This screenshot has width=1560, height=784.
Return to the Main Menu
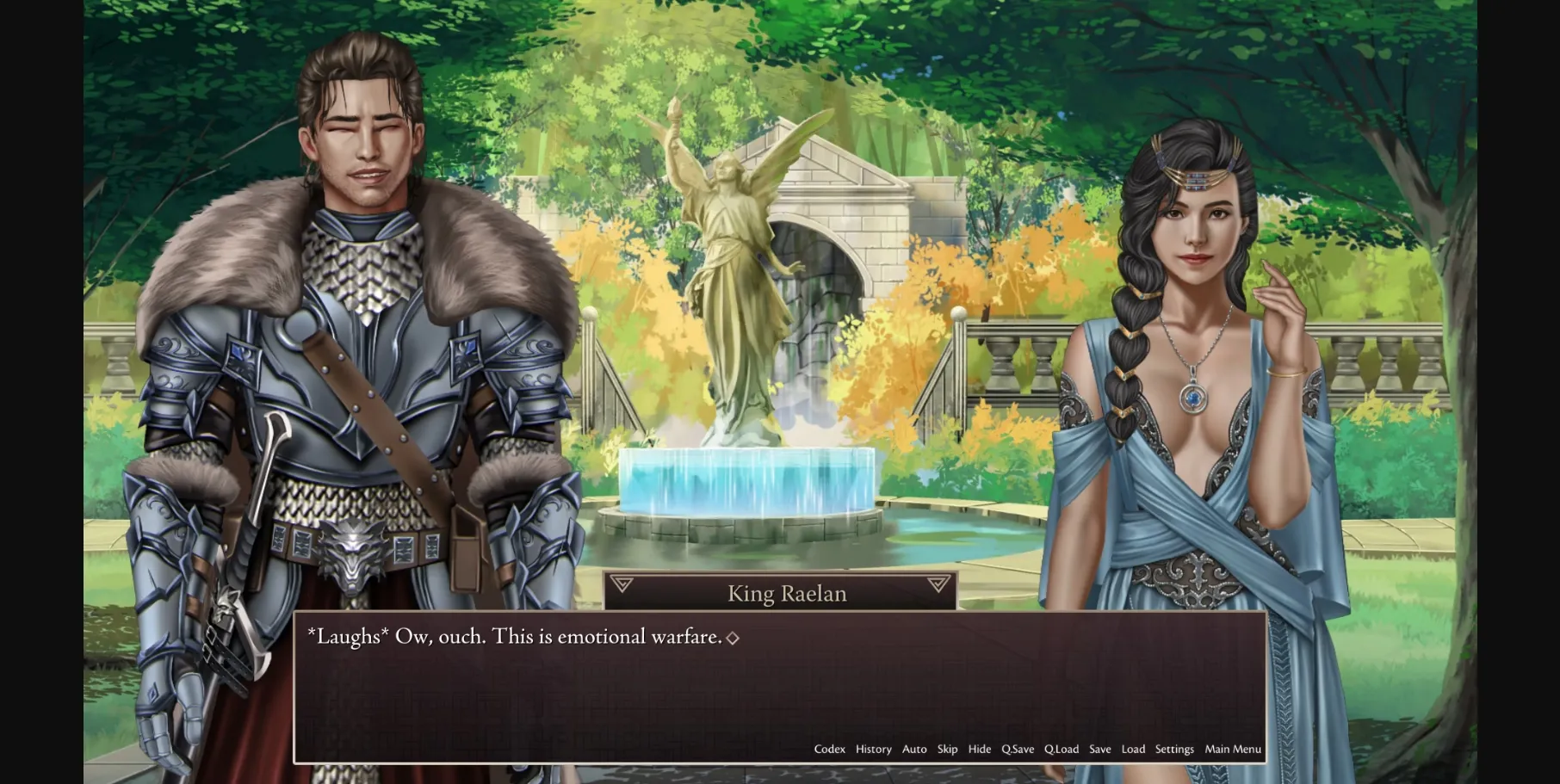(1231, 749)
